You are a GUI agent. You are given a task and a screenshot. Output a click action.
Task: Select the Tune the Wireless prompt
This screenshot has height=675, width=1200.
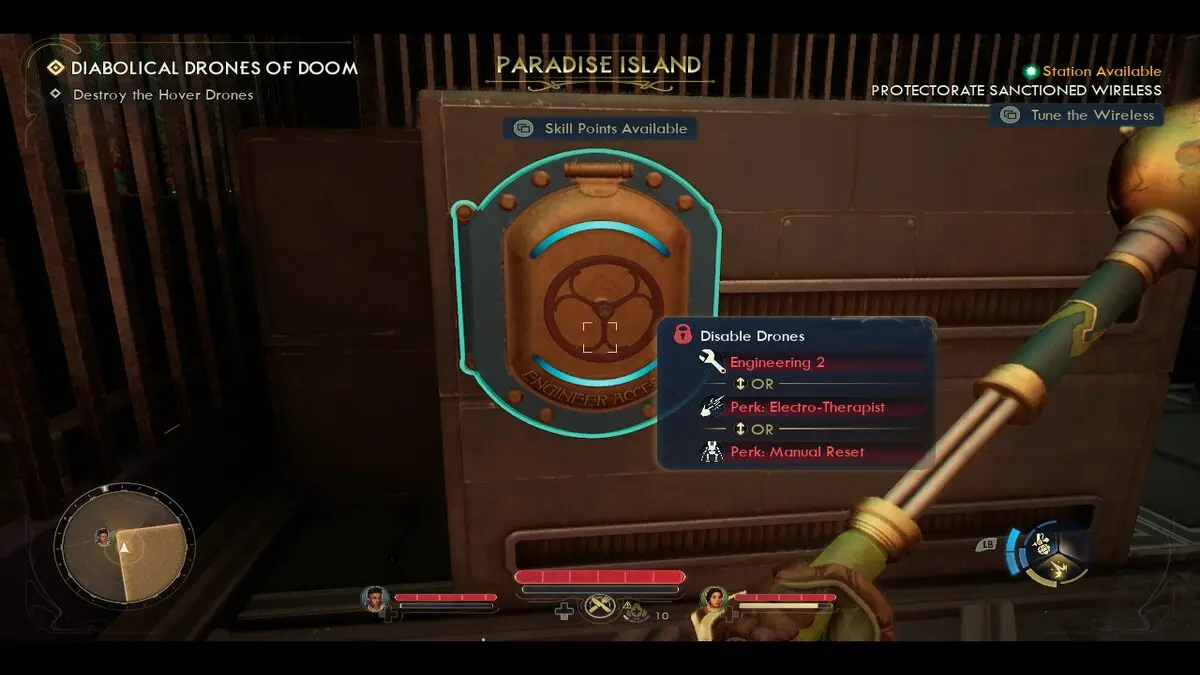(1077, 115)
